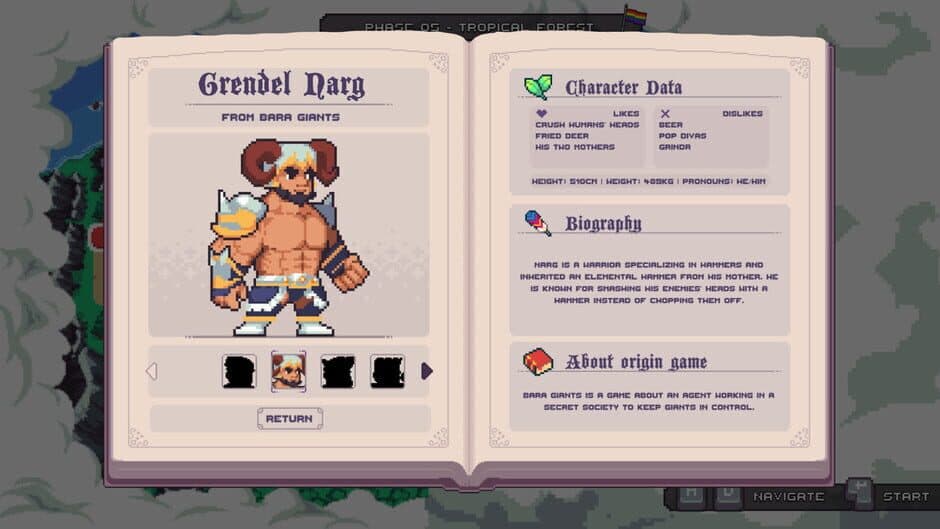Go to next characters with right arrow

427,371
